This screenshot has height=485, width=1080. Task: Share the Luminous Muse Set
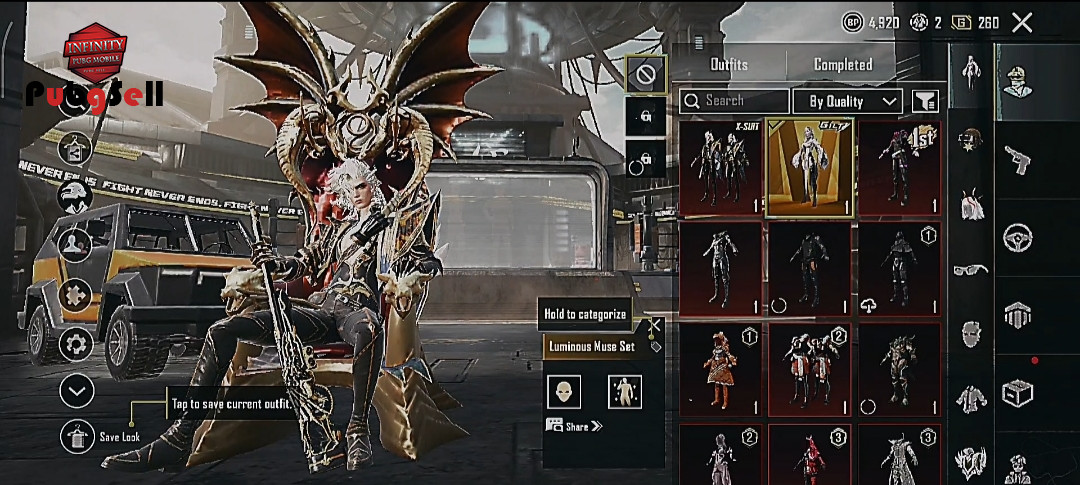(574, 426)
